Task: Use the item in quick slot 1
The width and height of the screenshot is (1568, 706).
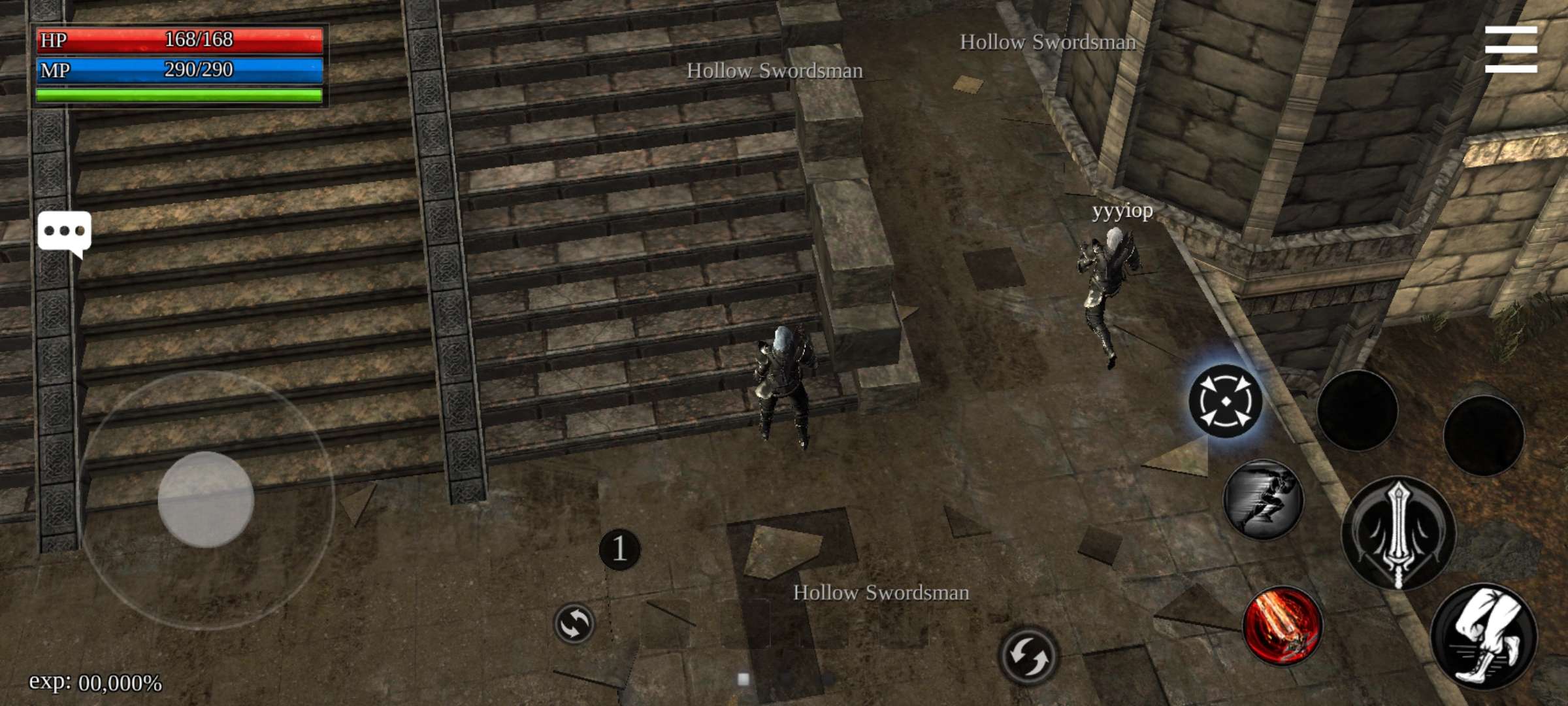Action: pos(620,548)
